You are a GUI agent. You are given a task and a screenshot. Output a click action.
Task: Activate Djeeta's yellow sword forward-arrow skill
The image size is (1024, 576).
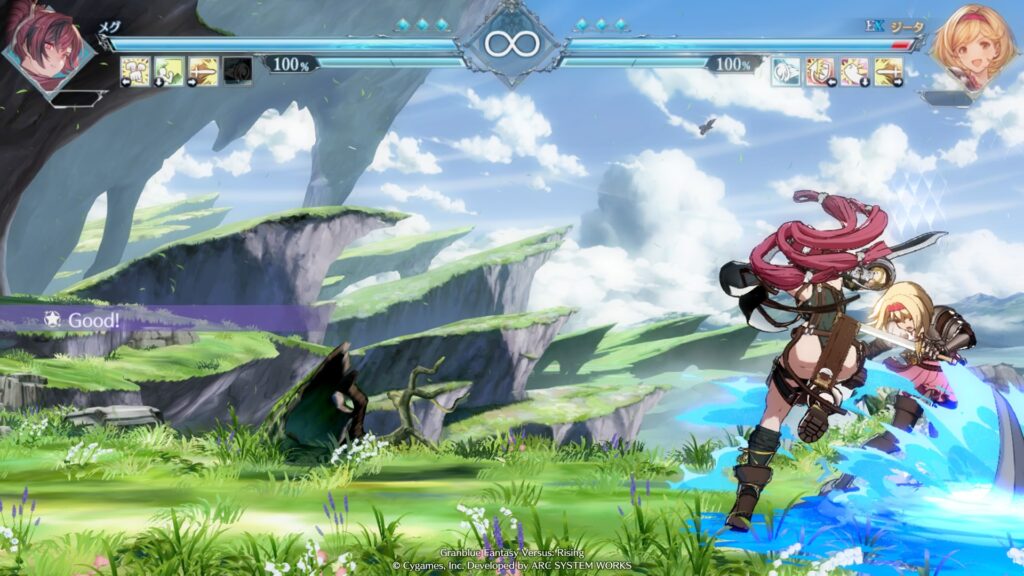click(x=888, y=71)
